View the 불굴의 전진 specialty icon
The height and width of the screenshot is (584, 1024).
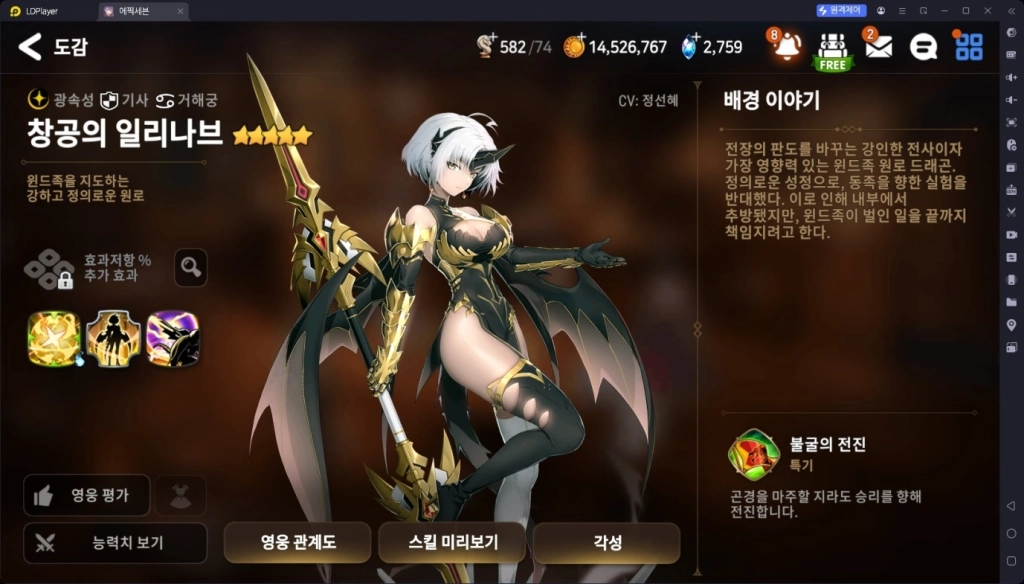click(x=753, y=455)
